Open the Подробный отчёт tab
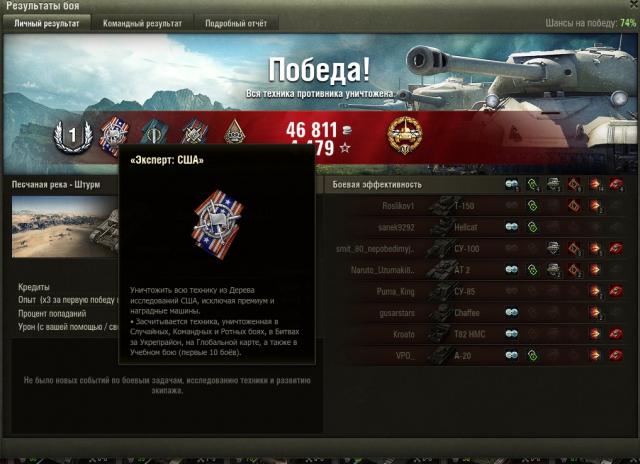Image resolution: width=640 pixels, height=464 pixels. pos(237,22)
